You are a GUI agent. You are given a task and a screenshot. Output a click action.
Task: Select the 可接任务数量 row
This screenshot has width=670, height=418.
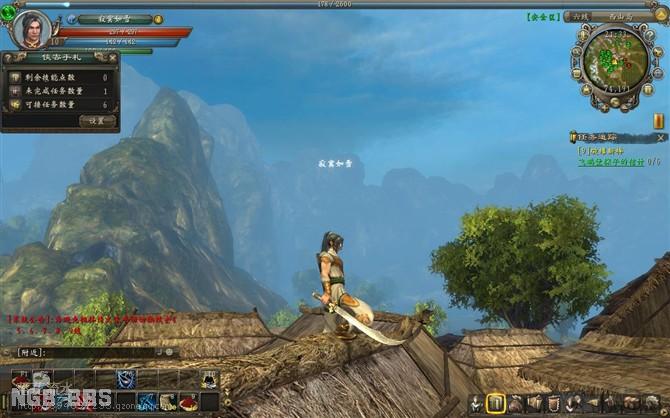point(60,104)
